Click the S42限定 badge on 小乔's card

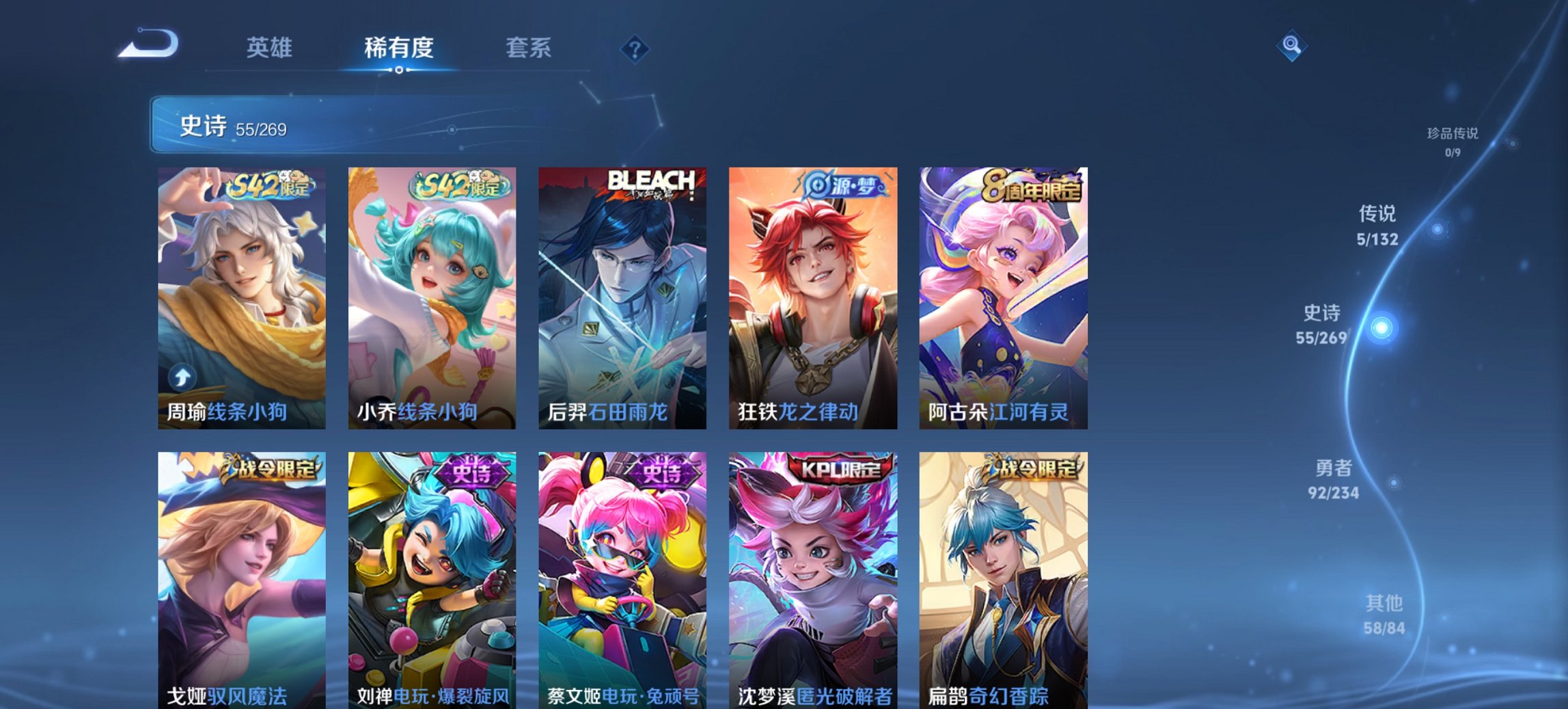point(457,183)
